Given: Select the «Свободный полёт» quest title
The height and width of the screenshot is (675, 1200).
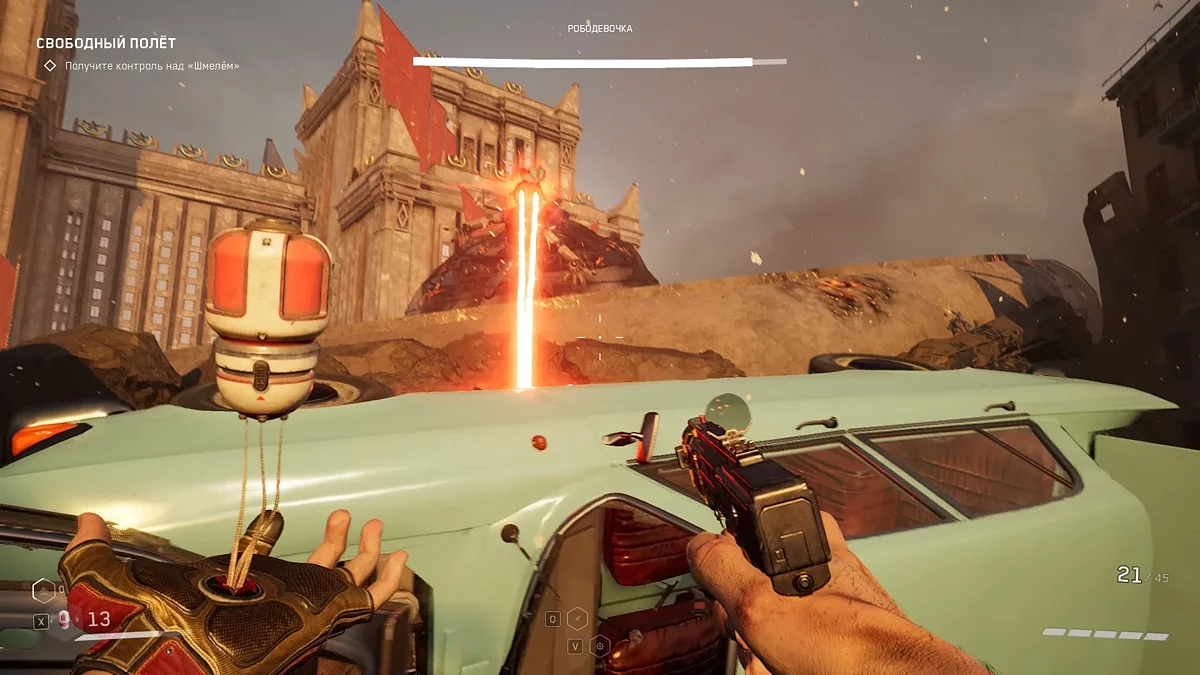Looking at the screenshot, I should click(106, 43).
